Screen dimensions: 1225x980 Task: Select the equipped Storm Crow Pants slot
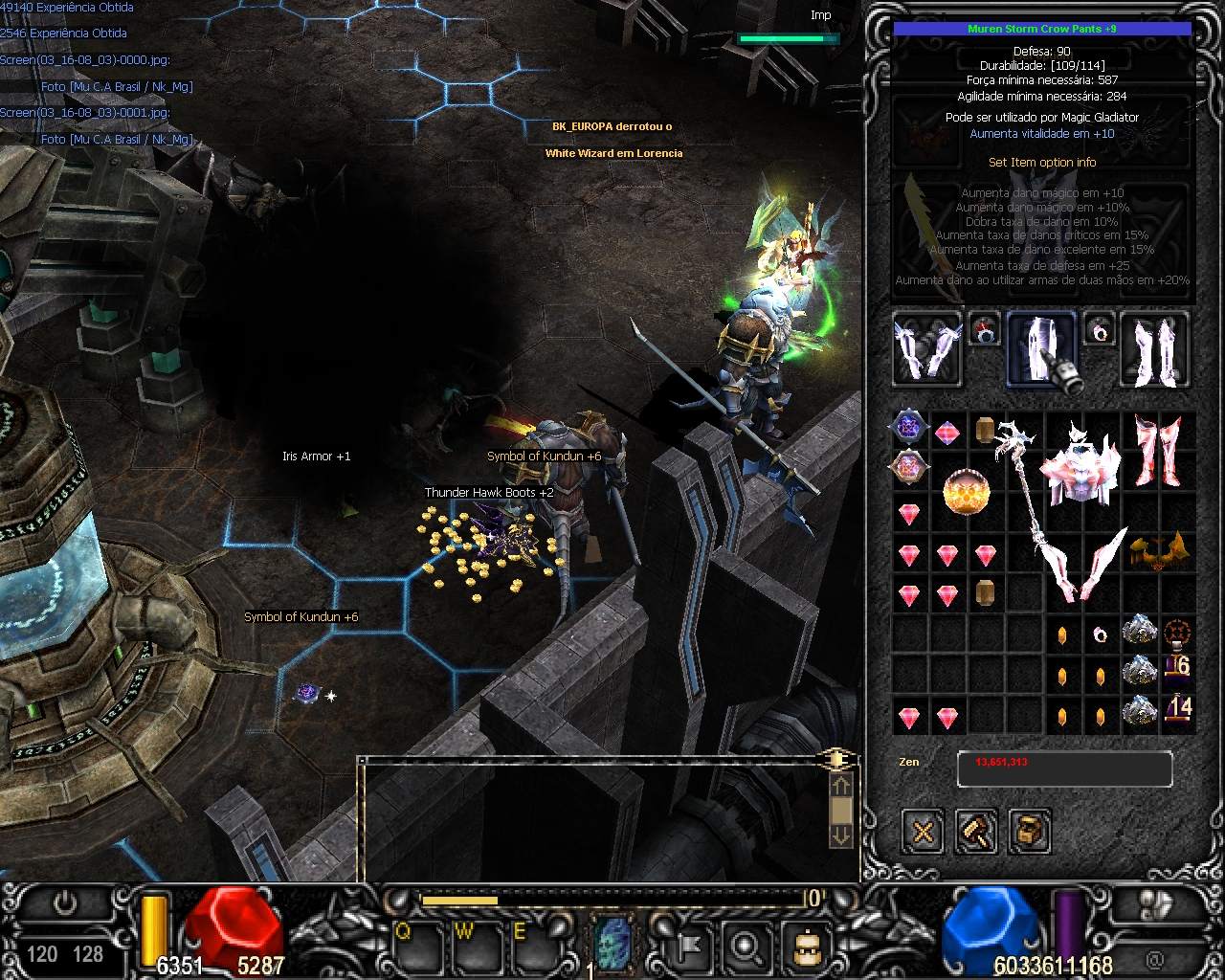[x=1040, y=348]
